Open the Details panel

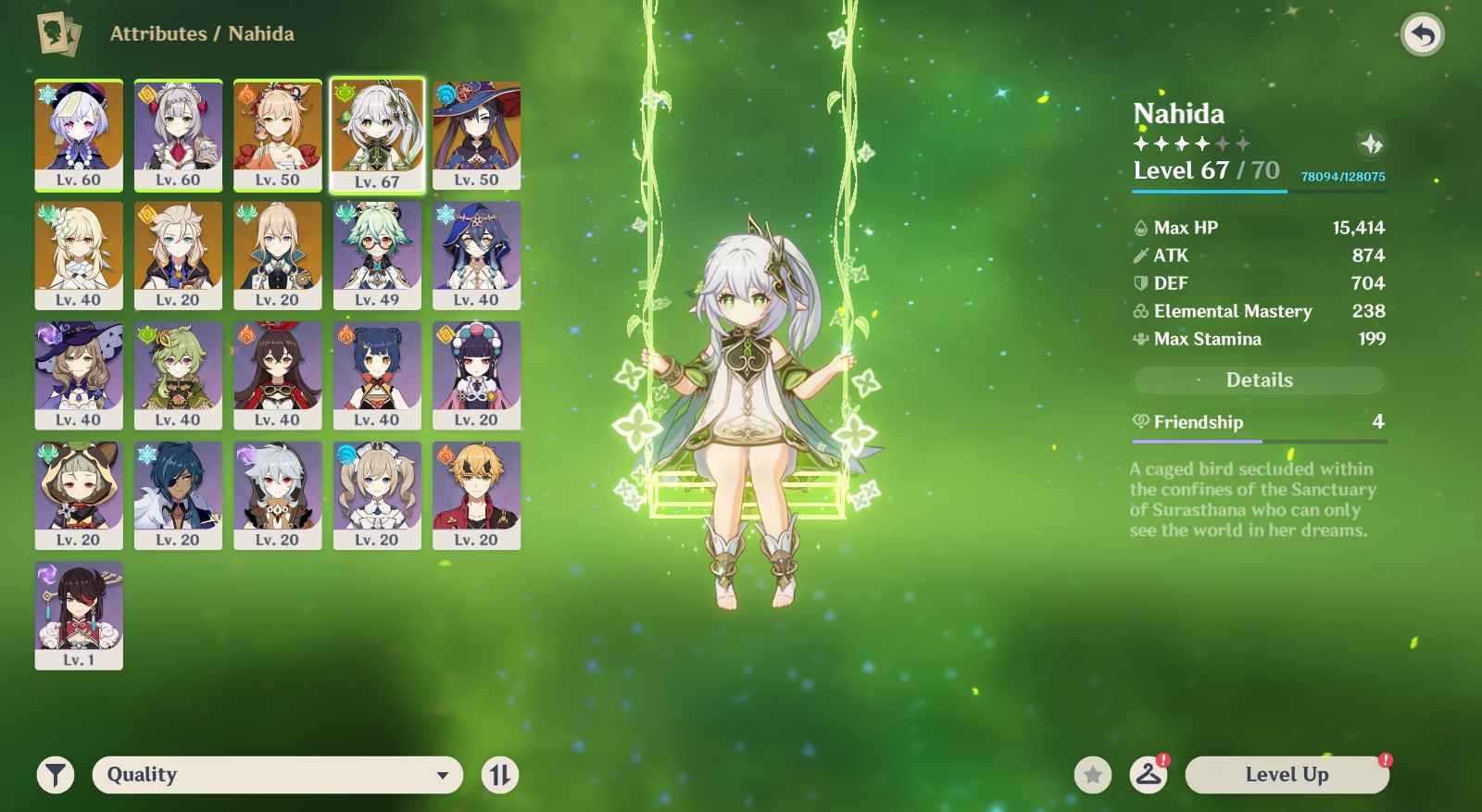click(1258, 380)
